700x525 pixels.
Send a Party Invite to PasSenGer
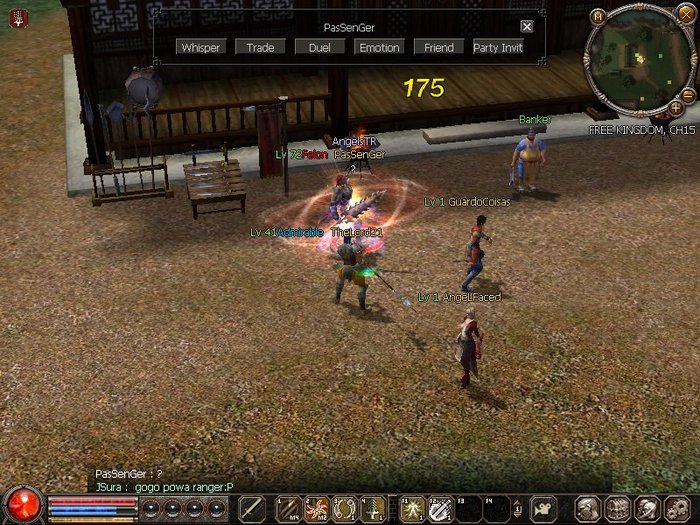(498, 47)
